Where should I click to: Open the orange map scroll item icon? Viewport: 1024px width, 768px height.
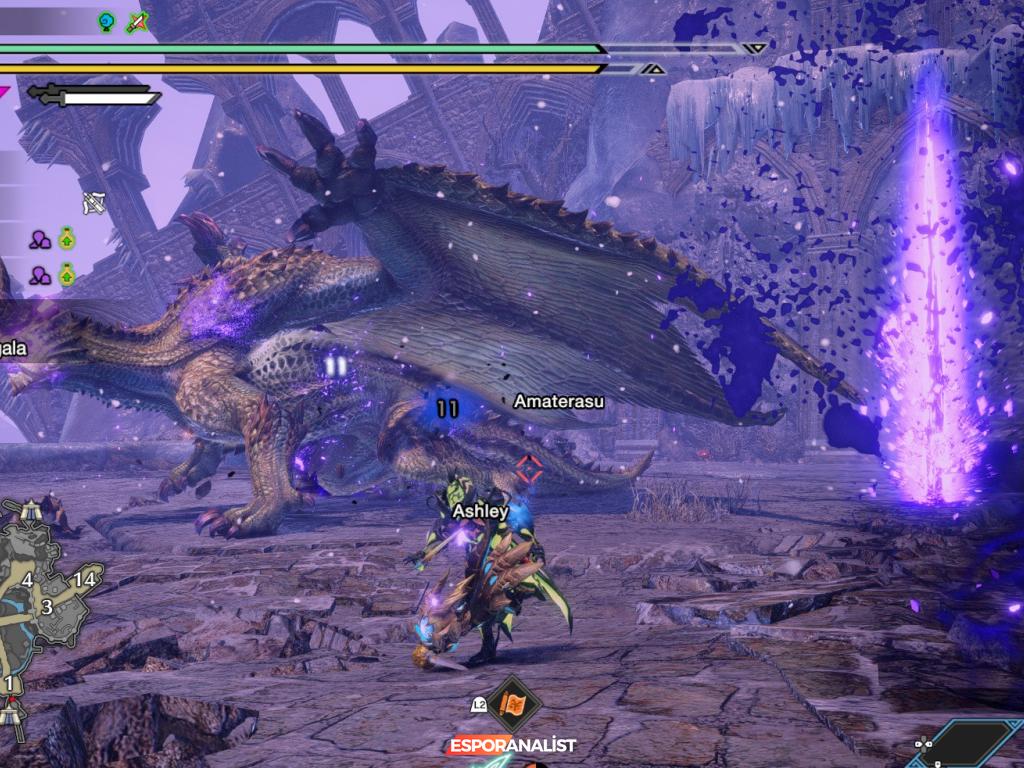(514, 704)
